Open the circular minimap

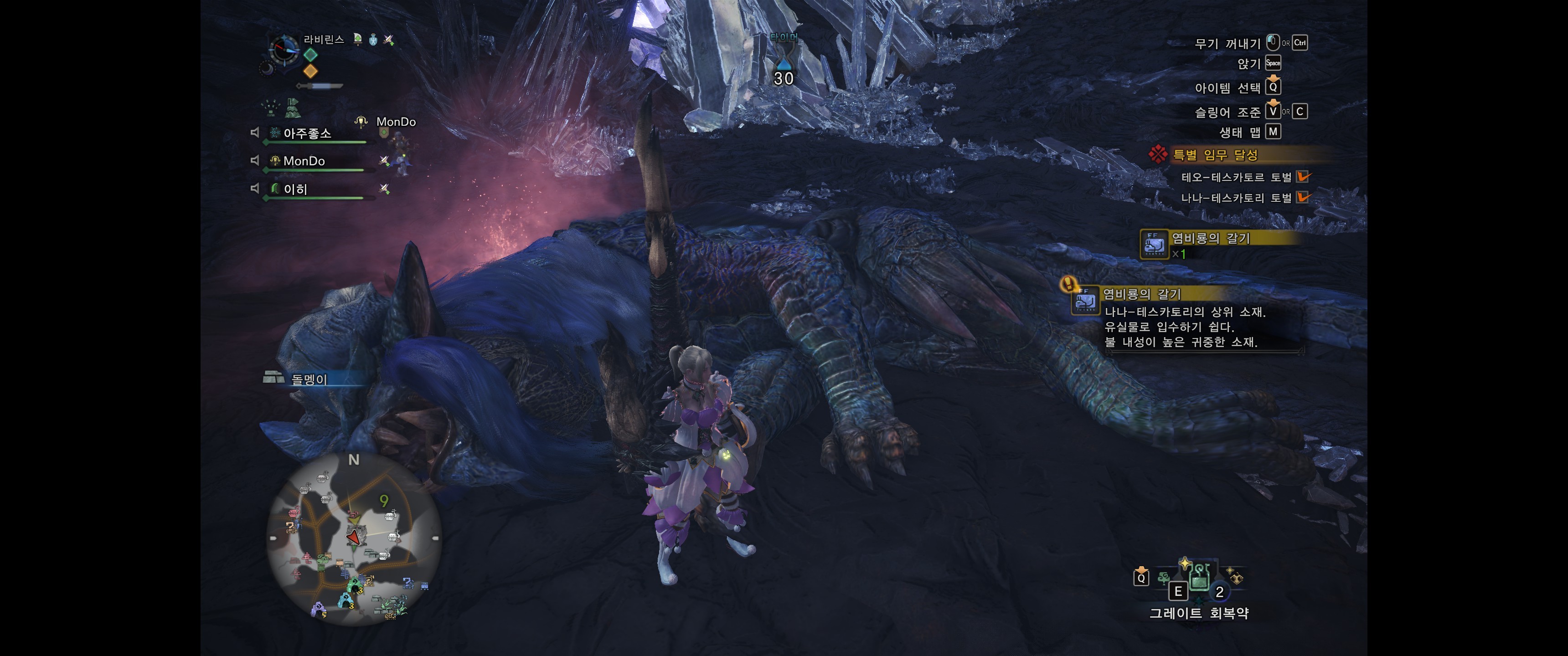pos(354,538)
